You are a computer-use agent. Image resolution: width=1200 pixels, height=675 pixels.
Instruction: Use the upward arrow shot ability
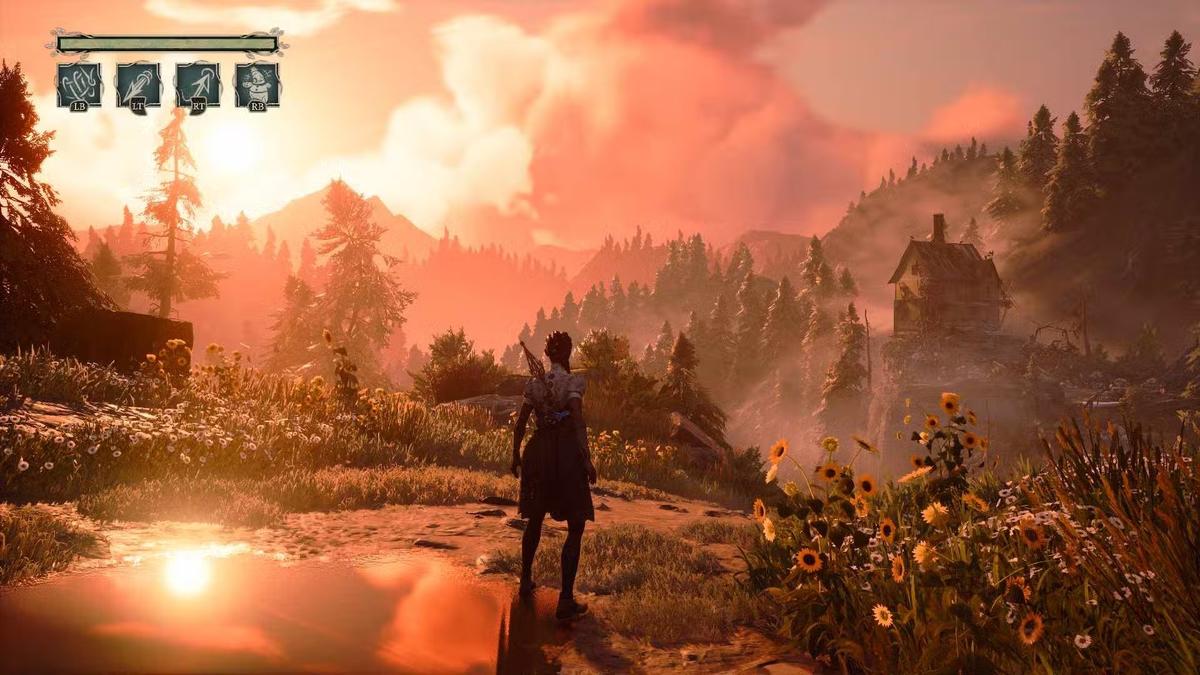(198, 84)
